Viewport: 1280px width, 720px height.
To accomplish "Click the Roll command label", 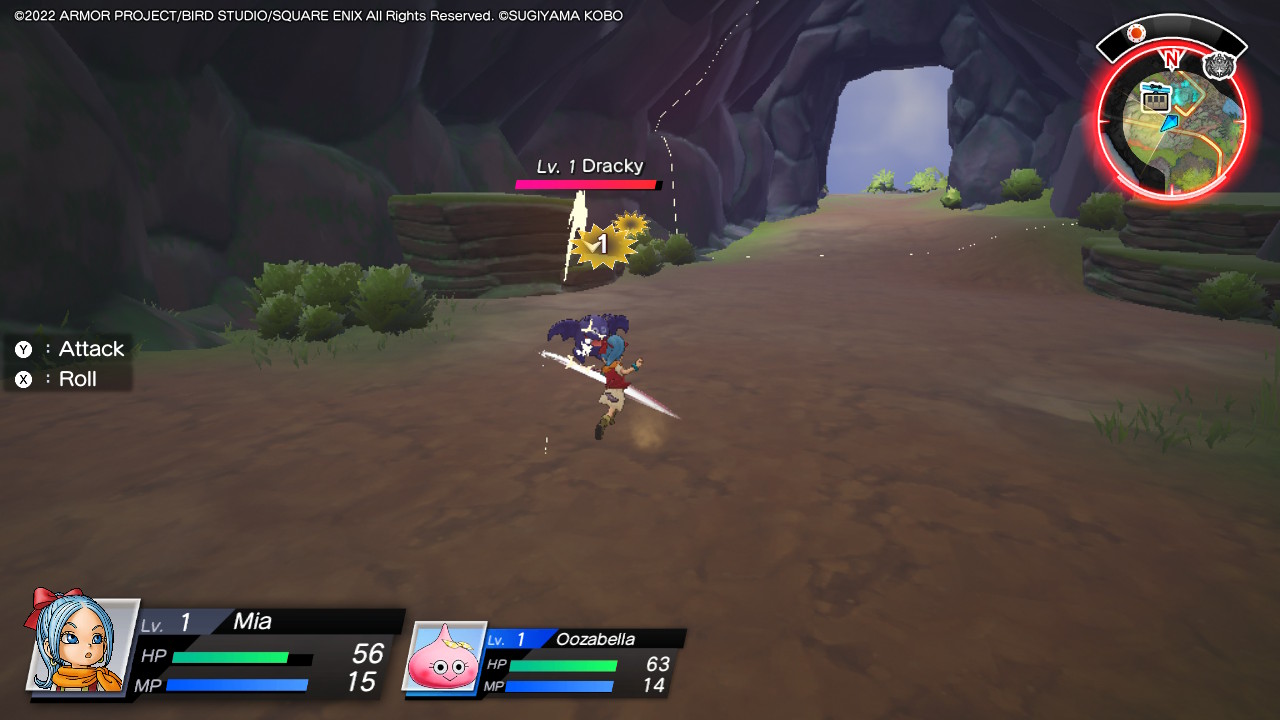I will click(x=76, y=379).
